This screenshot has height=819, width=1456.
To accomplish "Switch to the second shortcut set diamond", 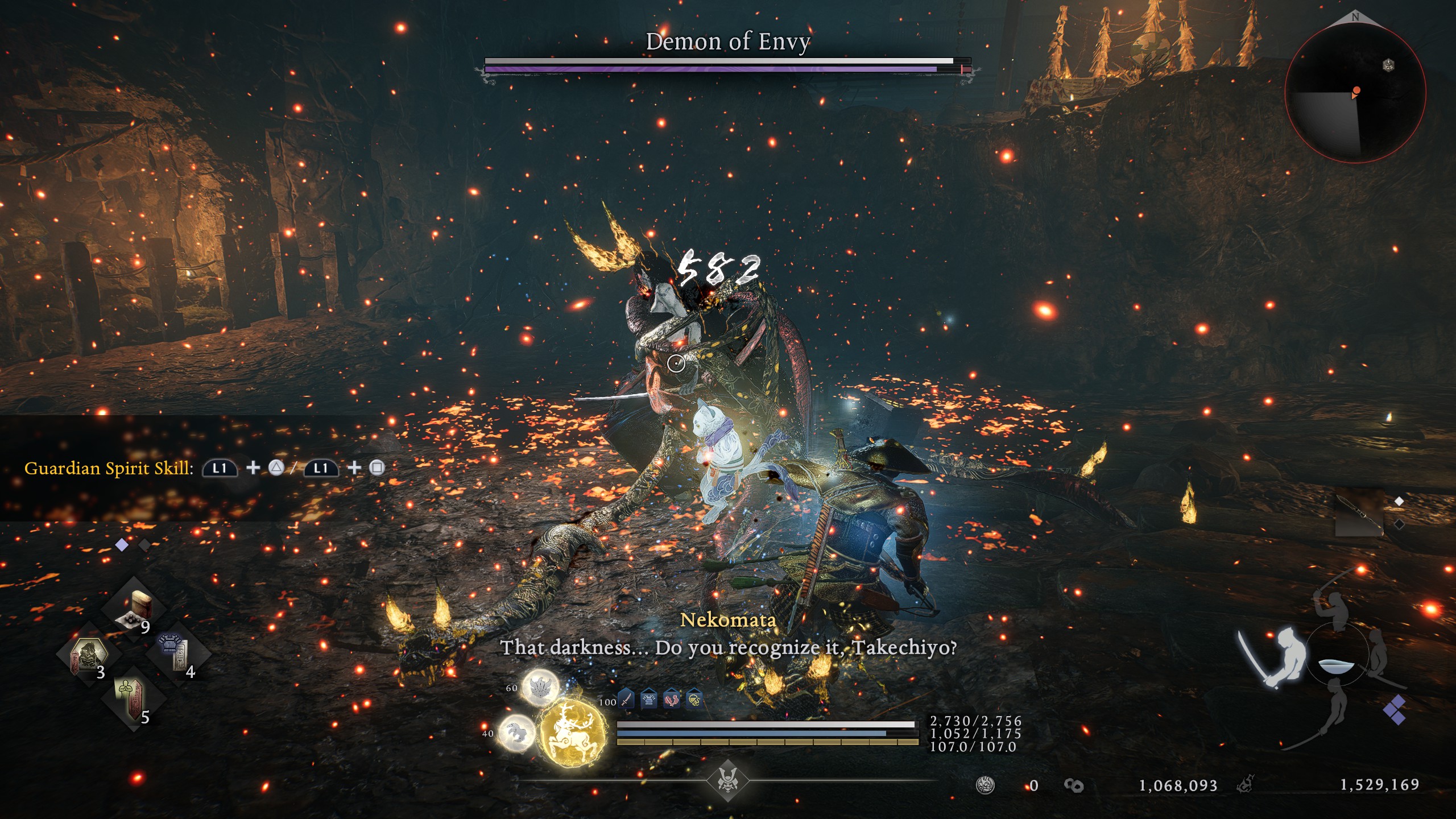I will 144,545.
